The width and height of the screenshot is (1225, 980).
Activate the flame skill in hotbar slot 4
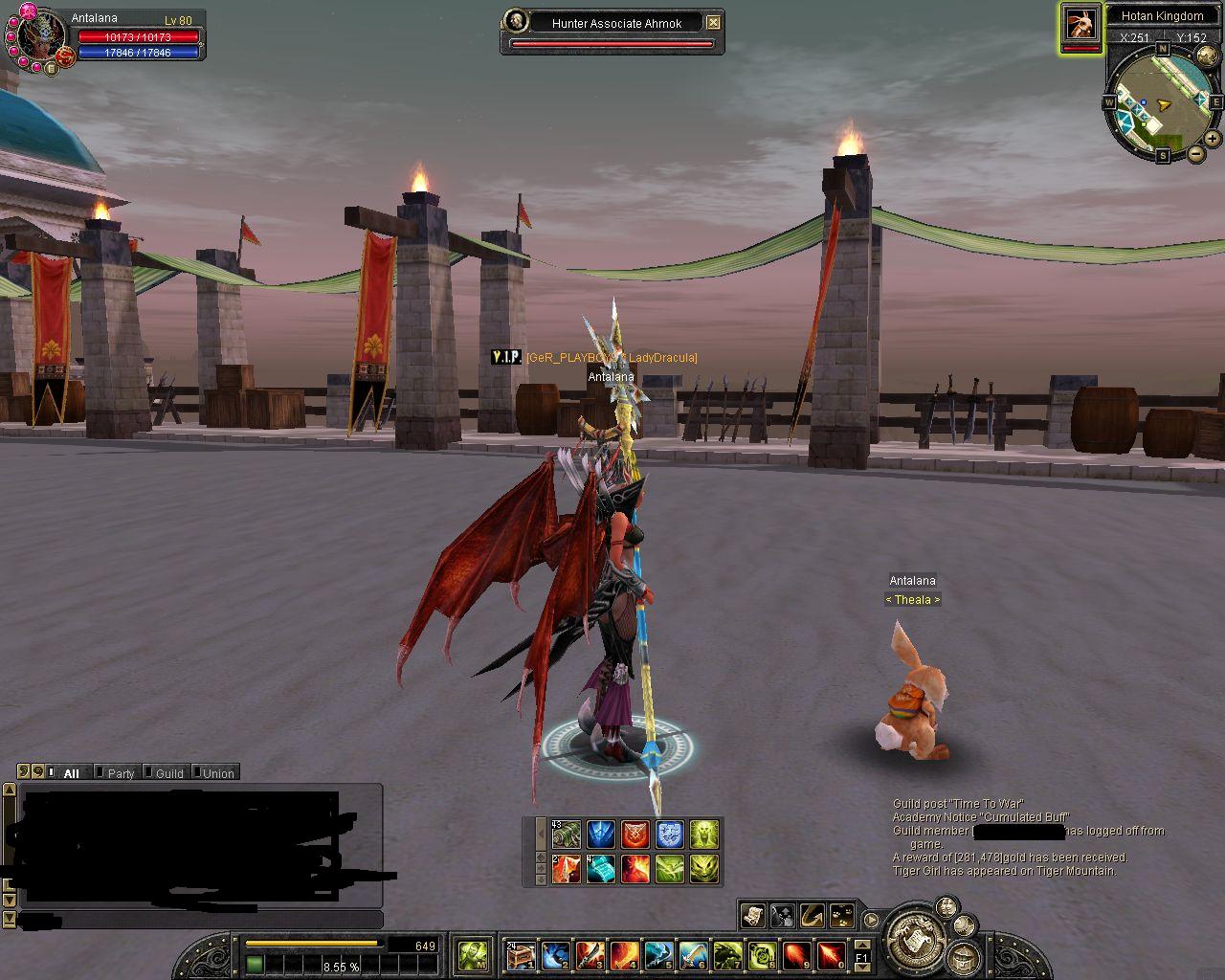(624, 954)
